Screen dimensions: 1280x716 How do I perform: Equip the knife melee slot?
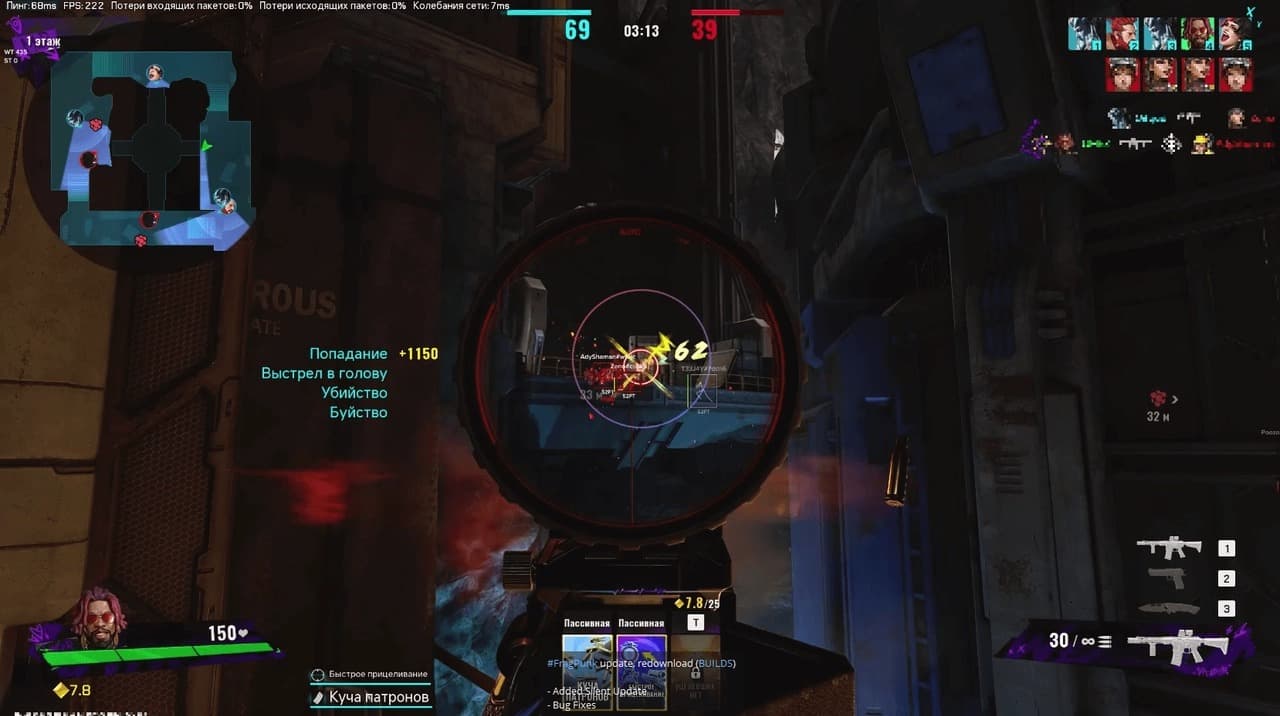(x=1167, y=608)
